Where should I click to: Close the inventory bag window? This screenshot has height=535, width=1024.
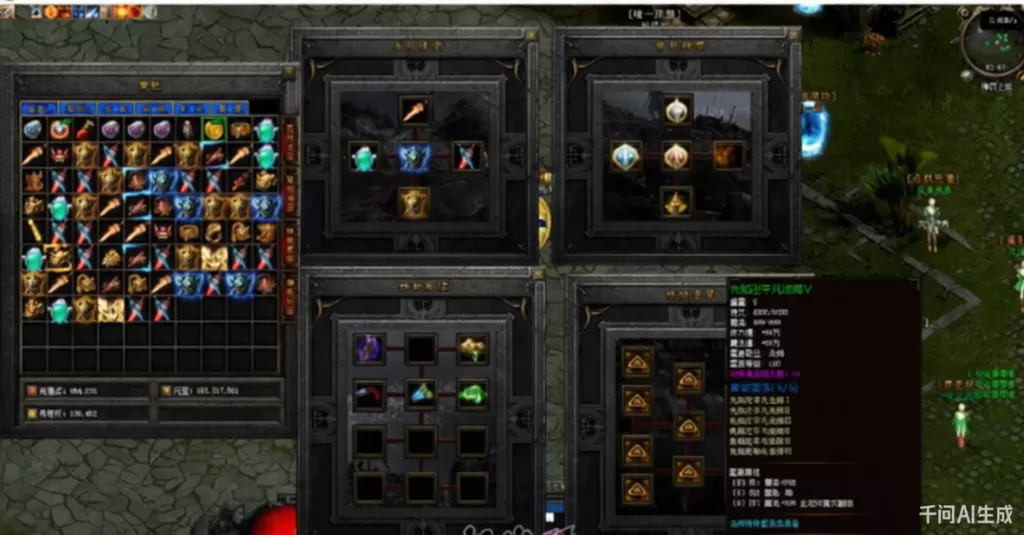pyautogui.click(x=288, y=72)
